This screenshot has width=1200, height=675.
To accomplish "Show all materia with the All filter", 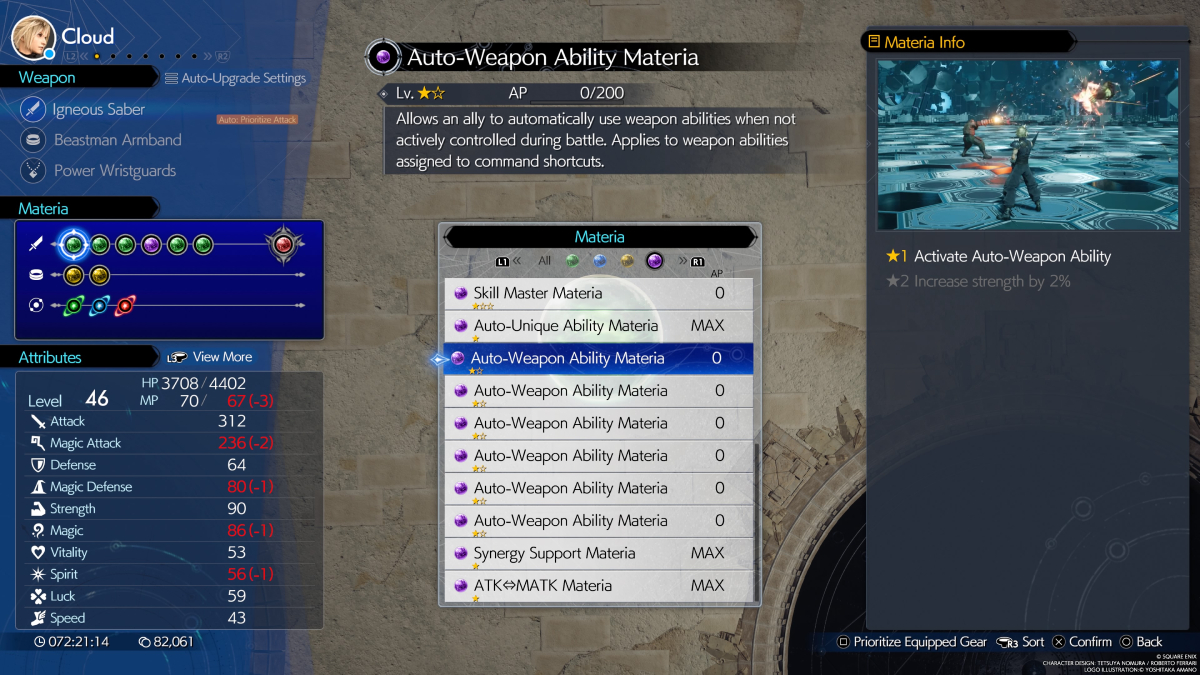I will (x=544, y=261).
